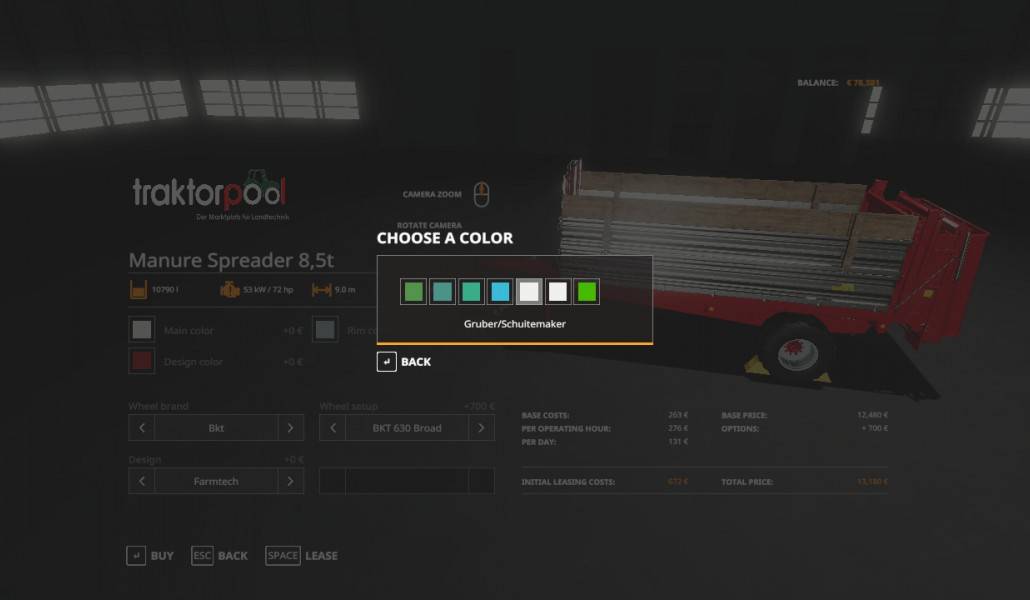Click BACK under the color chooser dialog

coord(404,362)
